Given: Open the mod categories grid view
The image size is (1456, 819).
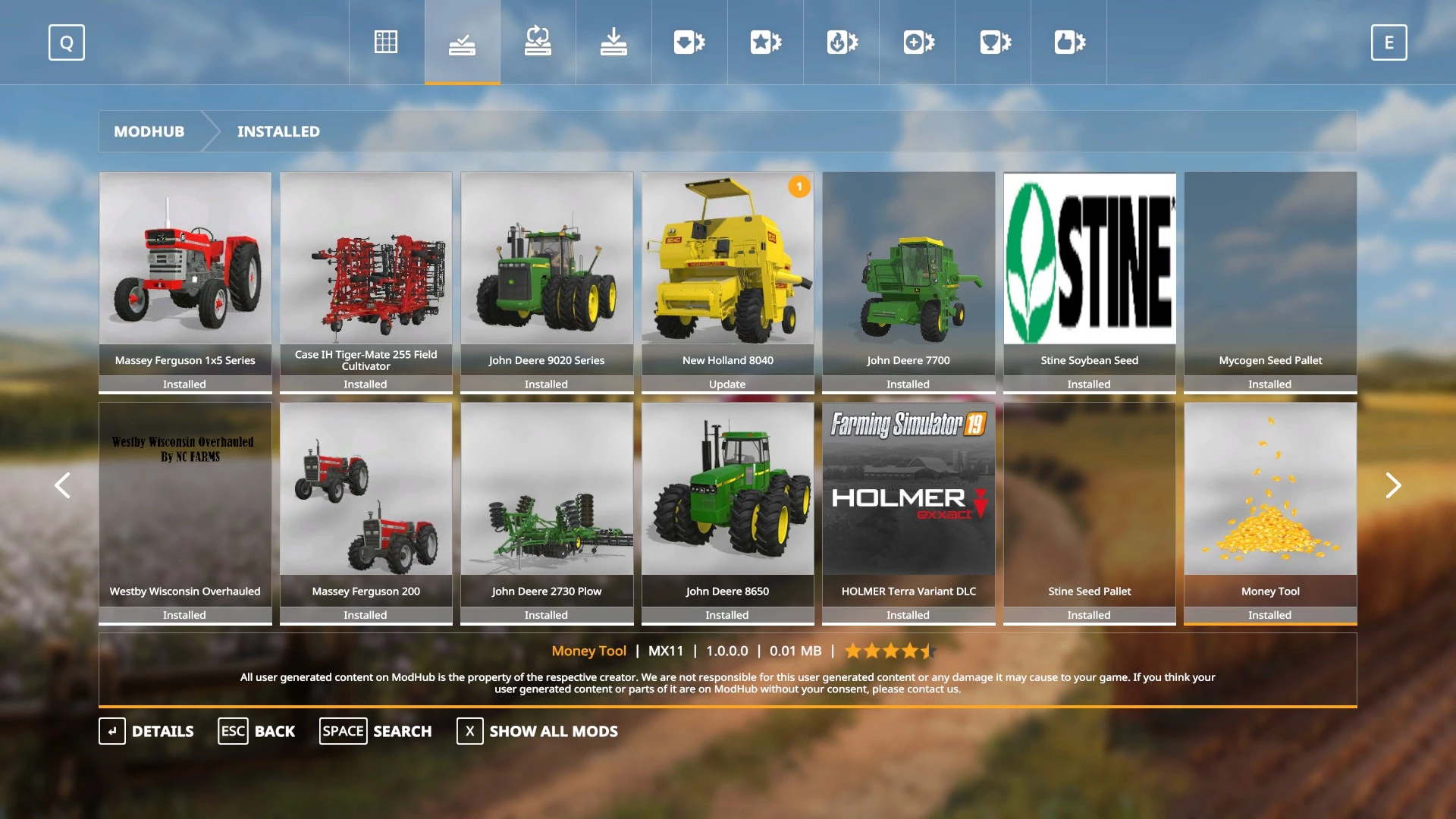Looking at the screenshot, I should click(385, 42).
